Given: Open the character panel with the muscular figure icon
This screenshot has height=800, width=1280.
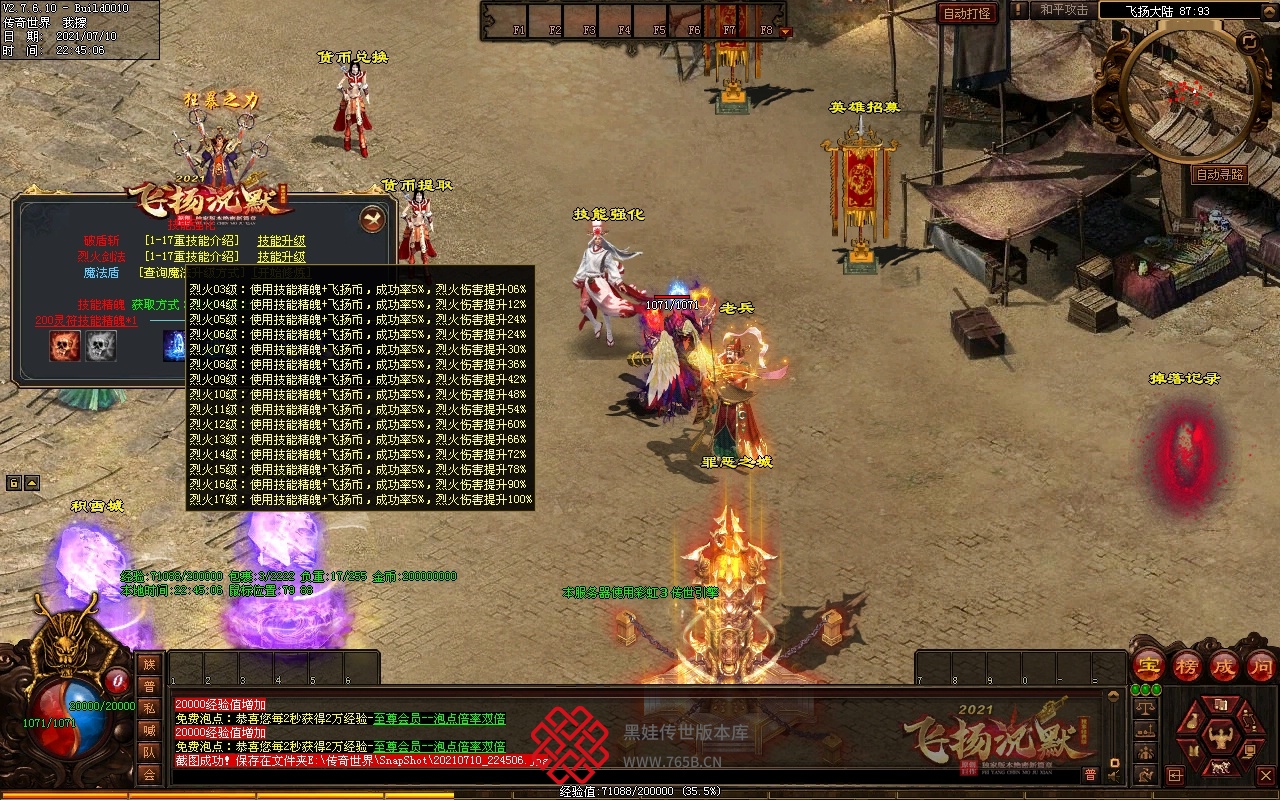Looking at the screenshot, I should pyautogui.click(x=1219, y=738).
